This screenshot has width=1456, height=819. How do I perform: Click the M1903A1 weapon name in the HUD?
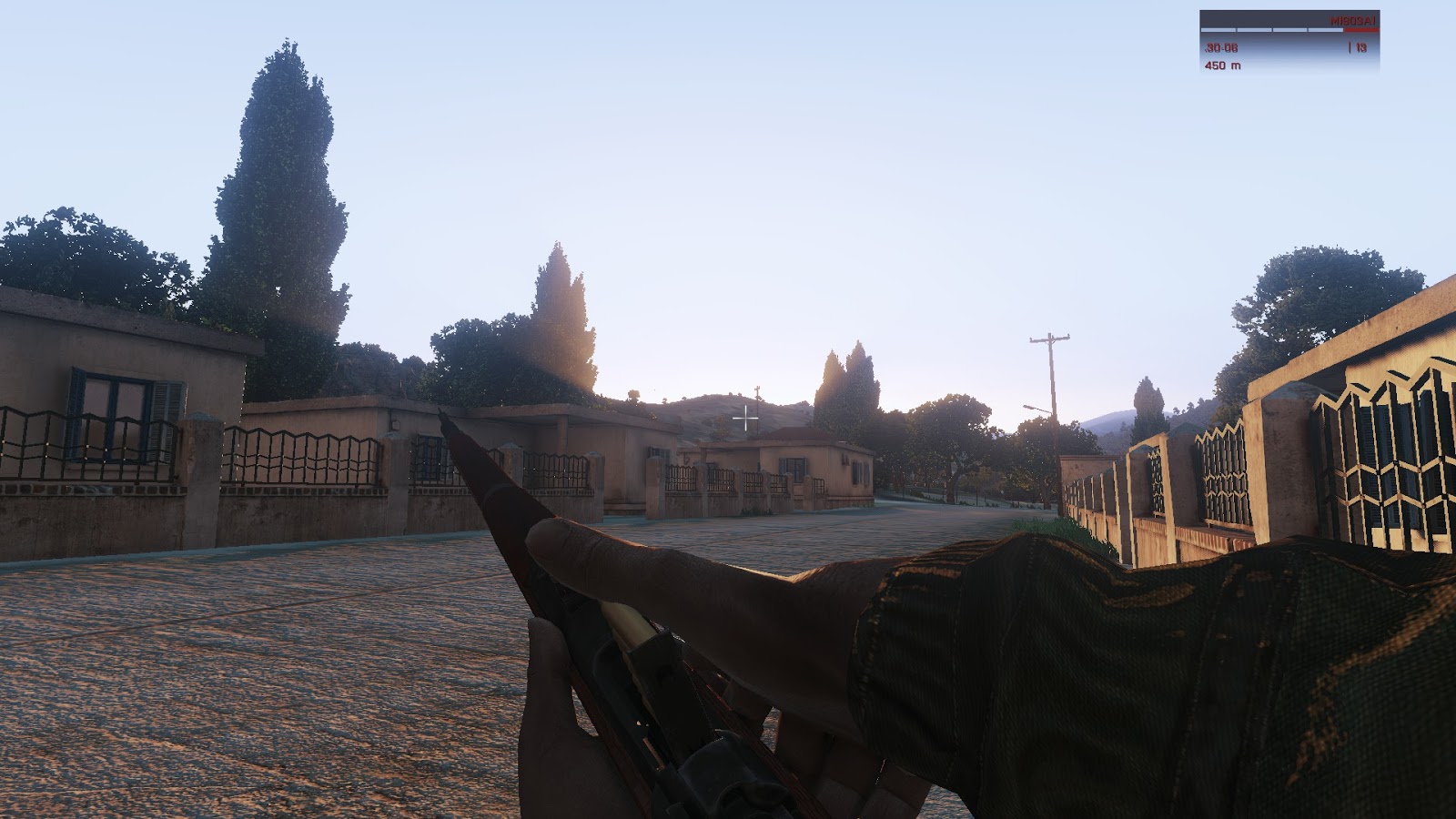[x=1353, y=20]
